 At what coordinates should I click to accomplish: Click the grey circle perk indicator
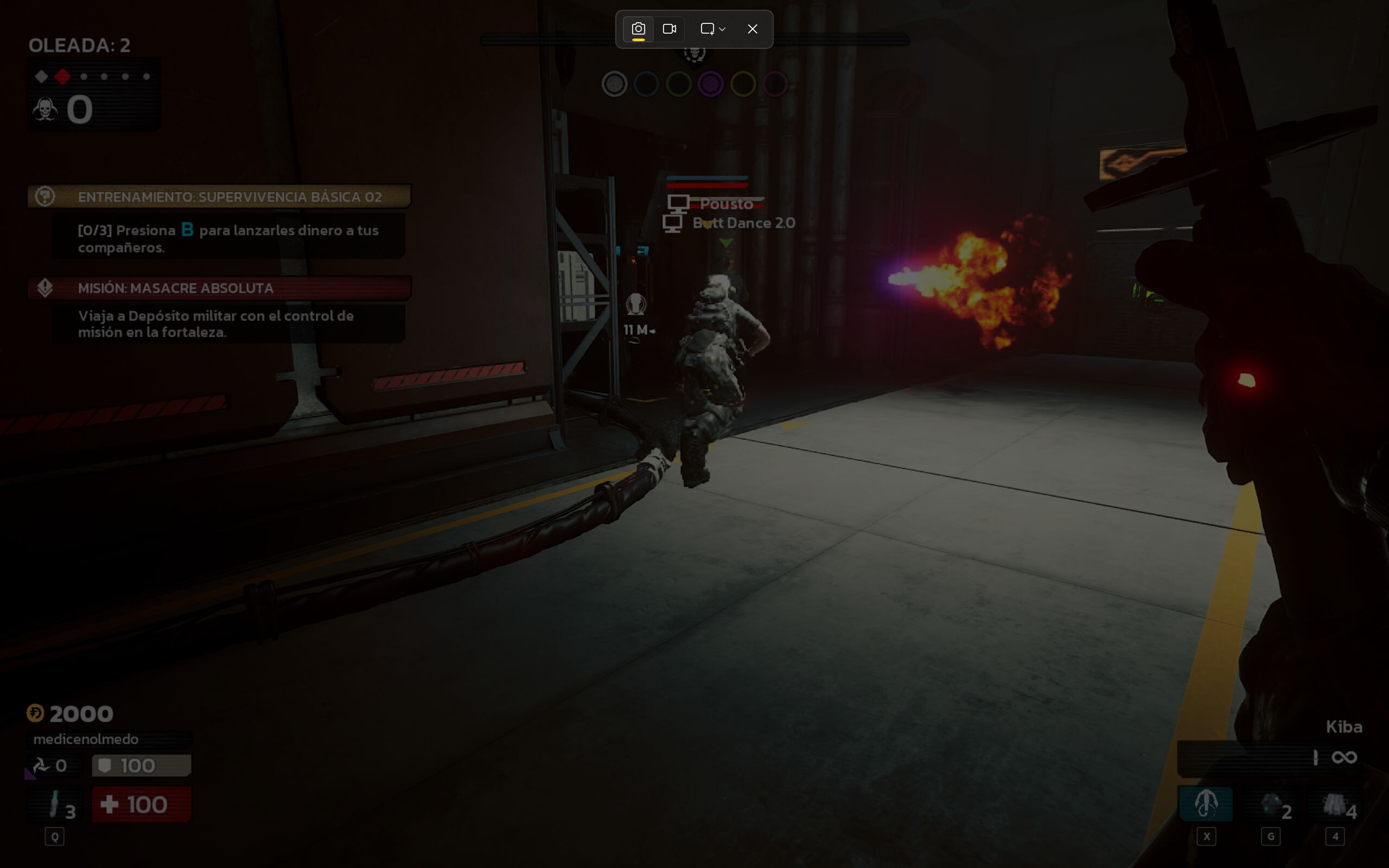tap(614, 85)
